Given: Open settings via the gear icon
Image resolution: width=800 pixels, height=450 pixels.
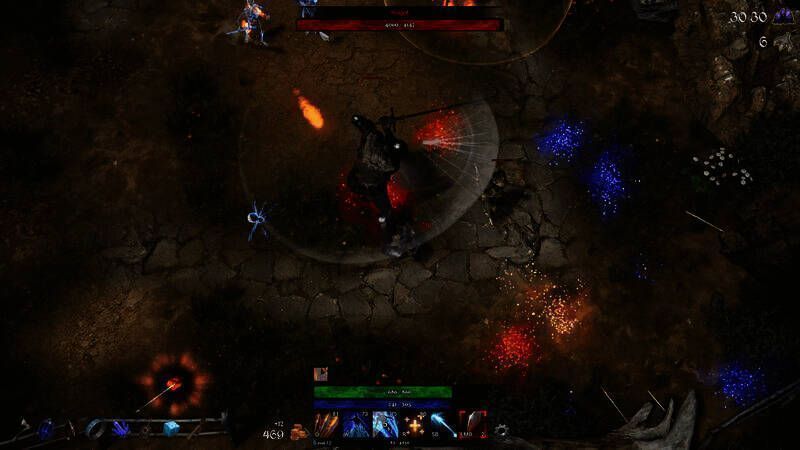Looking at the screenshot, I should coord(501,431).
